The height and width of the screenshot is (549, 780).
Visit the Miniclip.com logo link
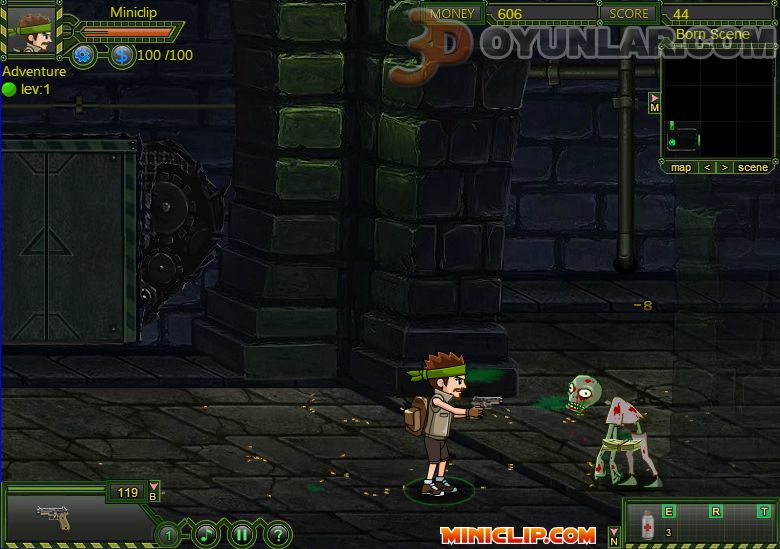(x=517, y=535)
